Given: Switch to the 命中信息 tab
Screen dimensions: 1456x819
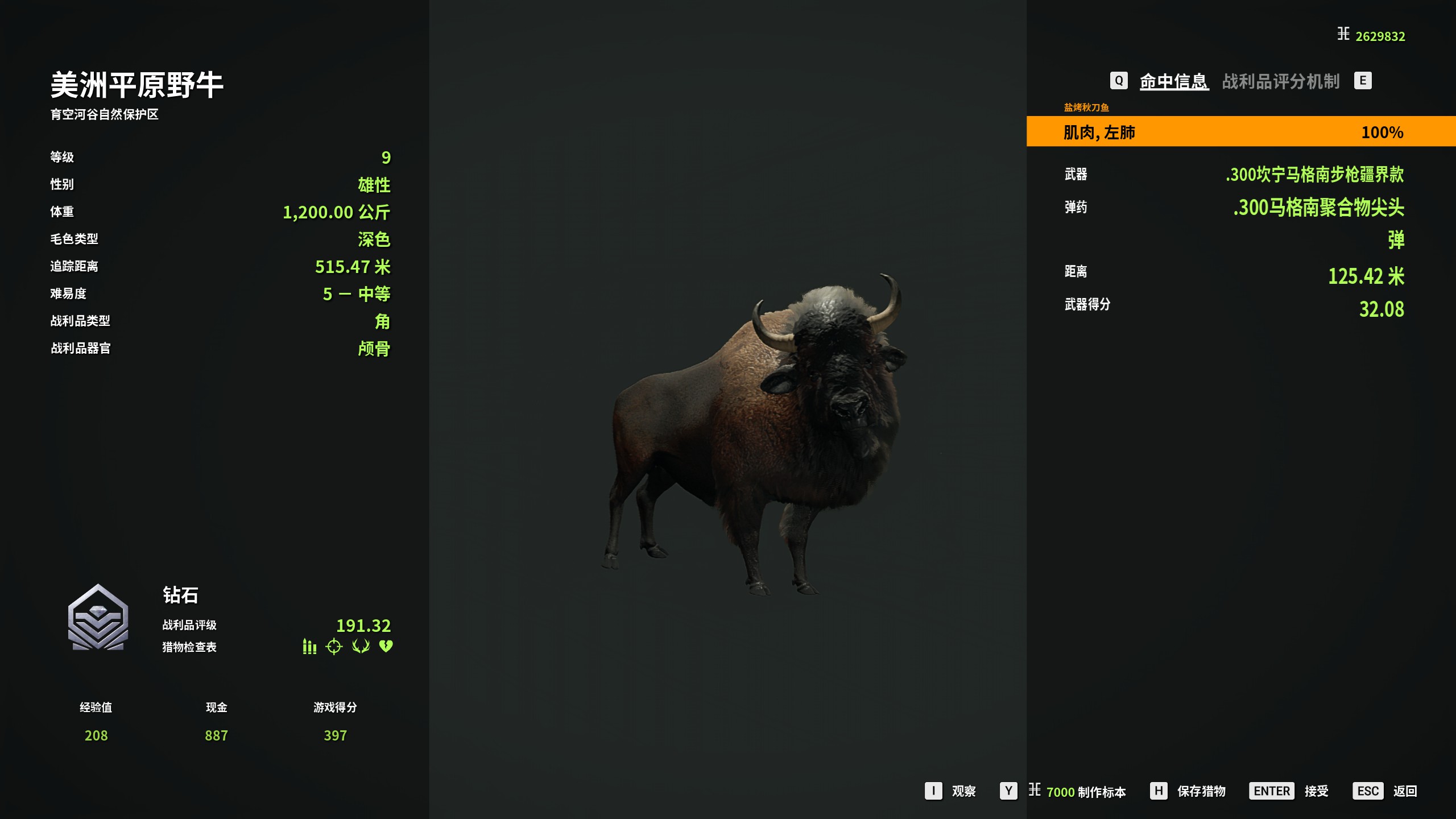Looking at the screenshot, I should pos(1174,81).
